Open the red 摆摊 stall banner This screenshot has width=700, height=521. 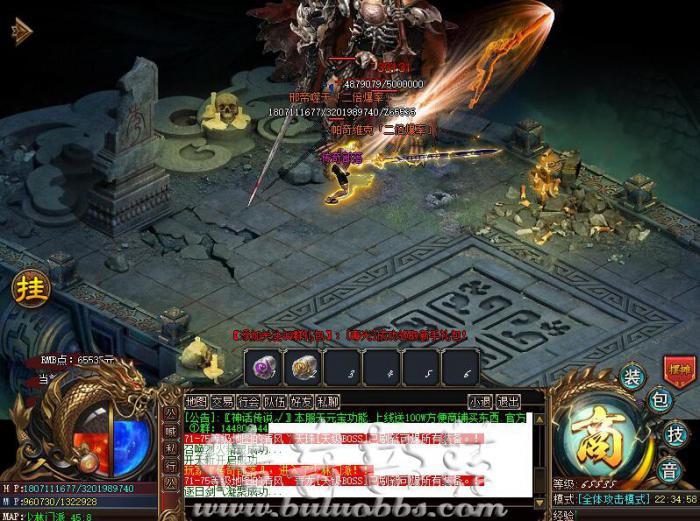pos(679,369)
